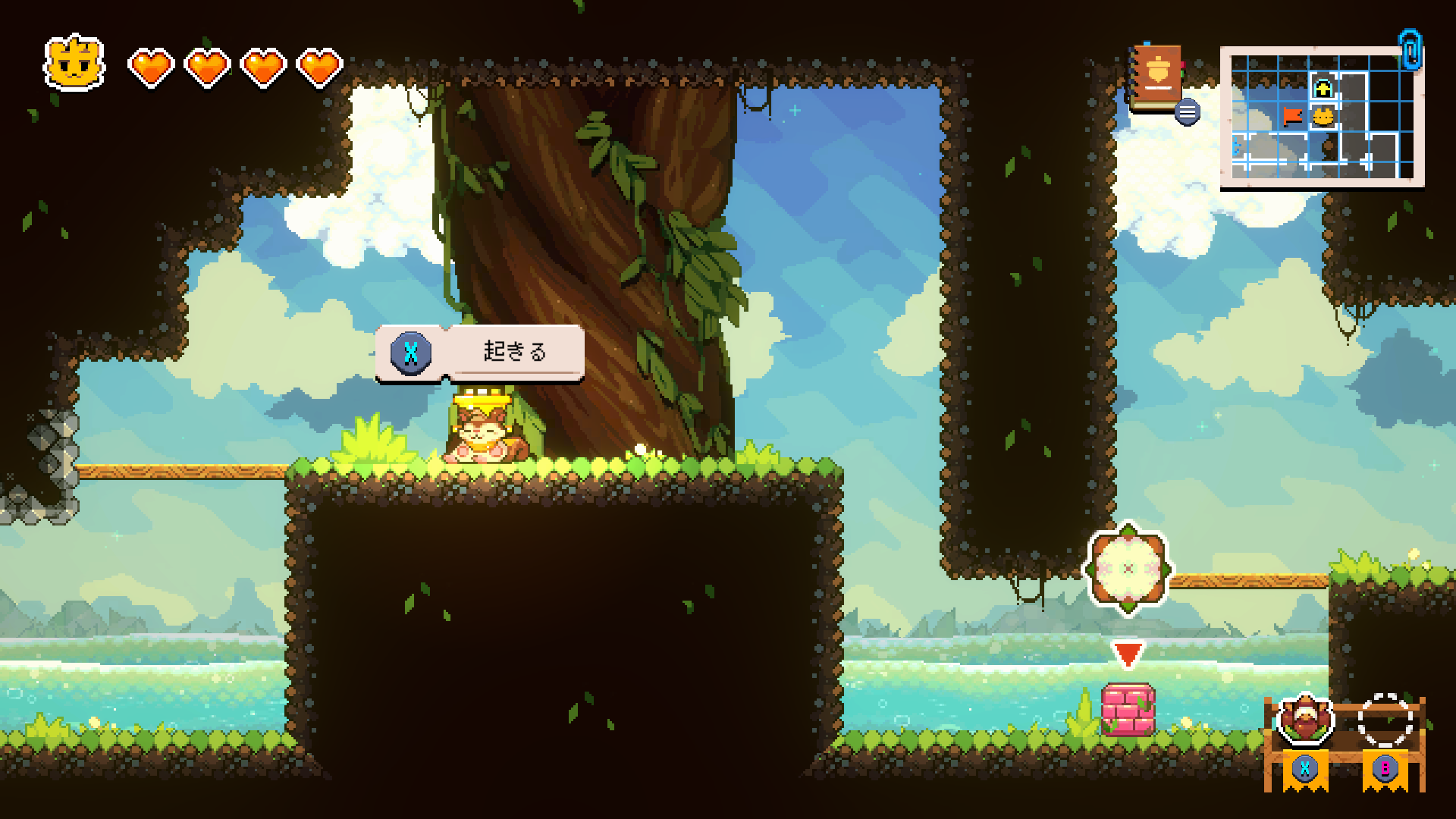Choose the 起きる wake up prompt
1456x819 pixels.
(480, 352)
